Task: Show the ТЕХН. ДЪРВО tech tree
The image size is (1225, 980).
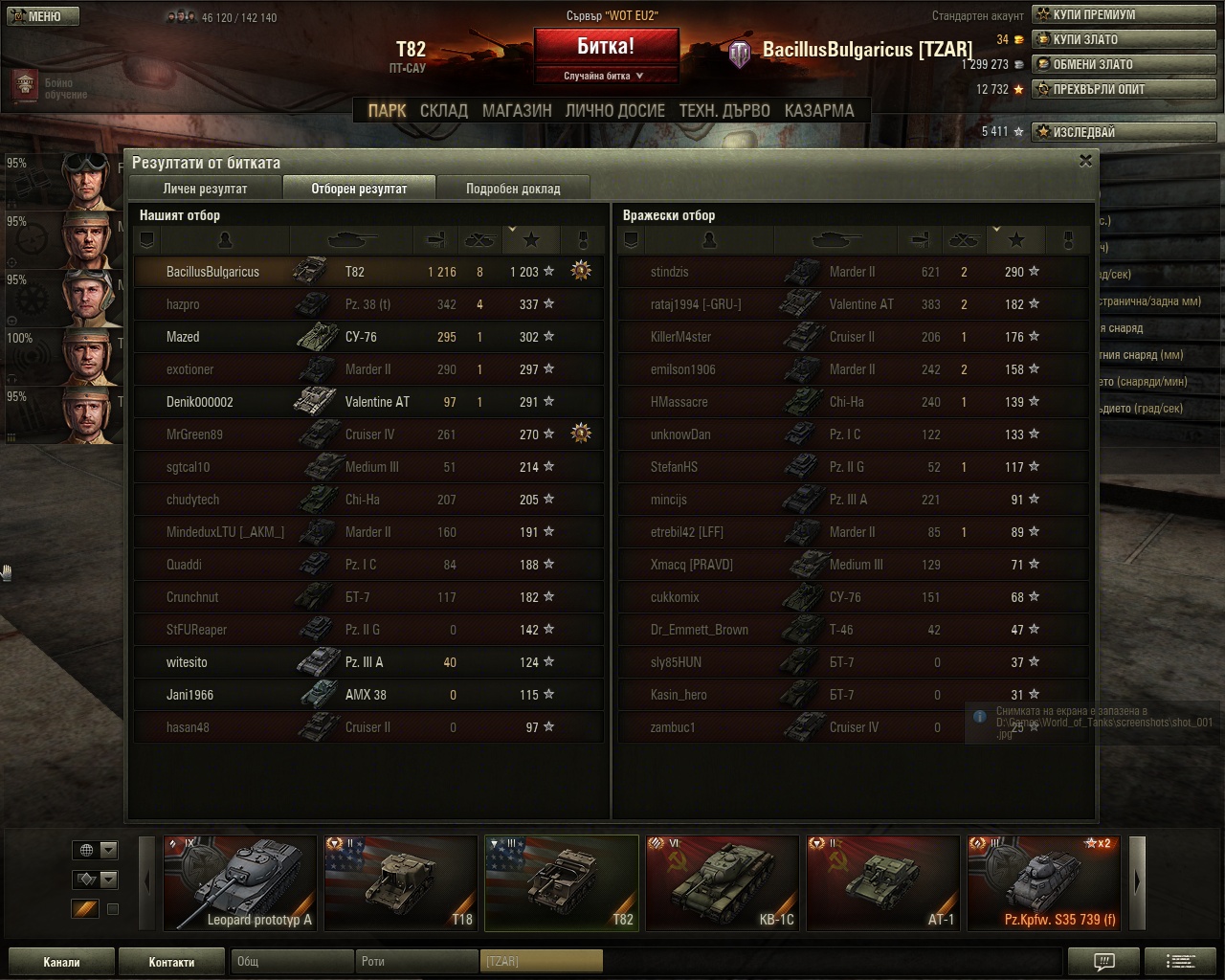Action: click(724, 111)
